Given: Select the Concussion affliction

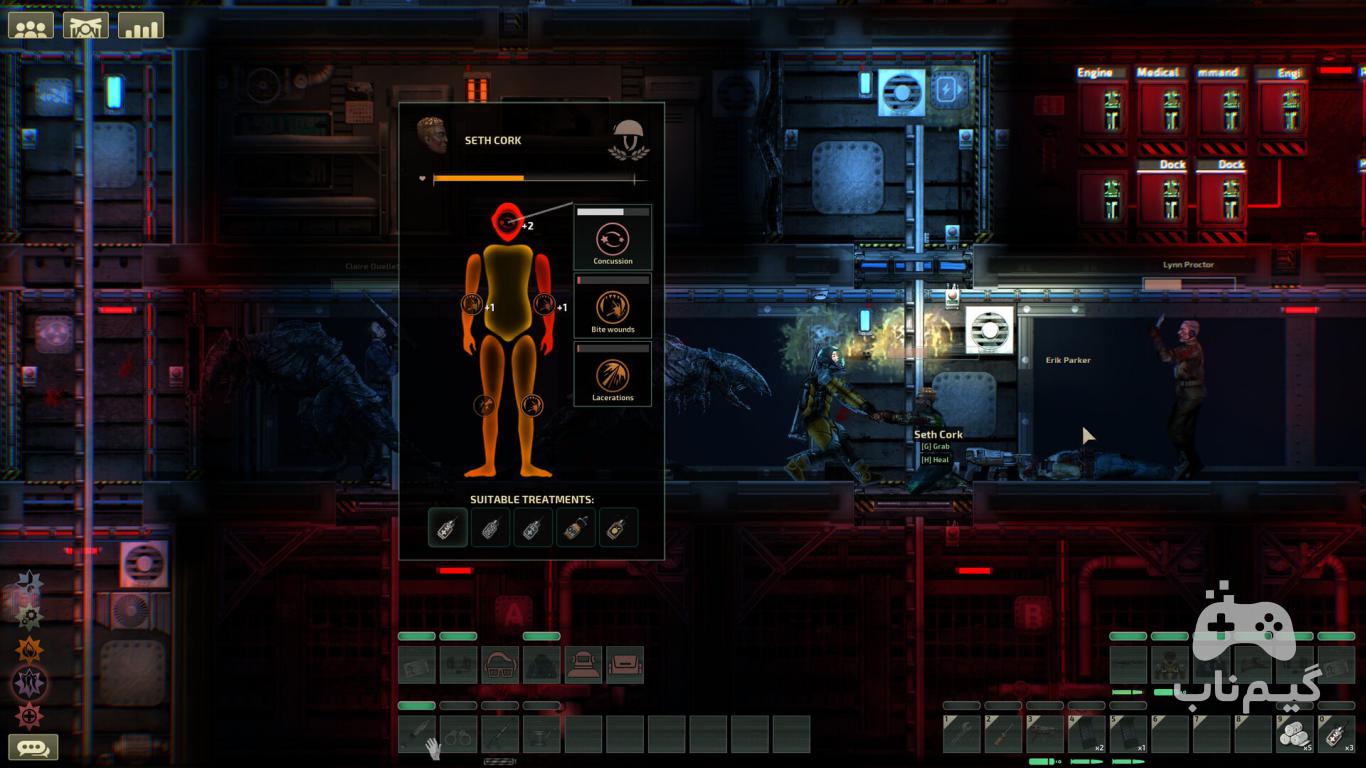Looking at the screenshot, I should tap(612, 240).
